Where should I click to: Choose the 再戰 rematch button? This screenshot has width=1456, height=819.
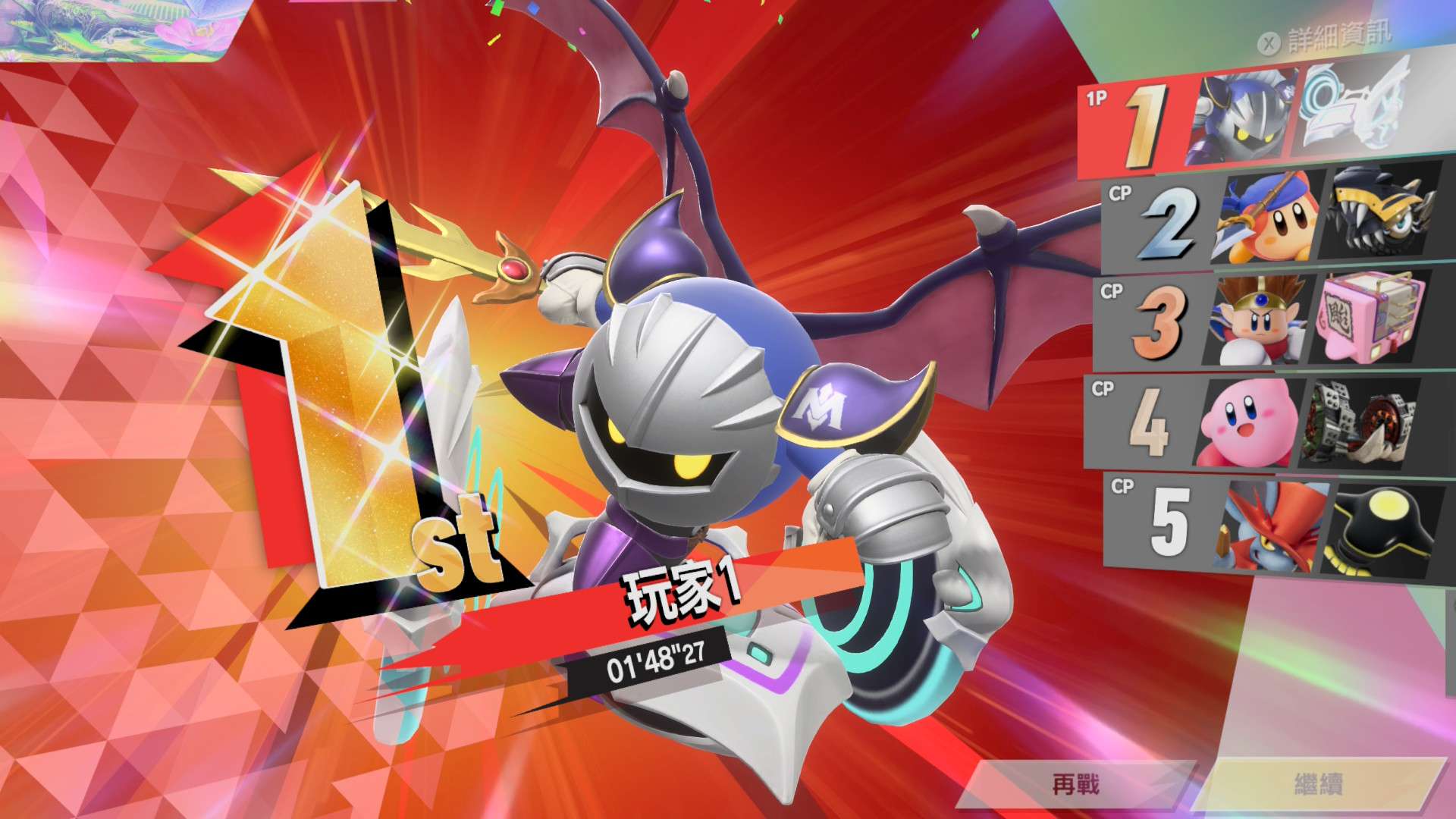click(x=1075, y=784)
